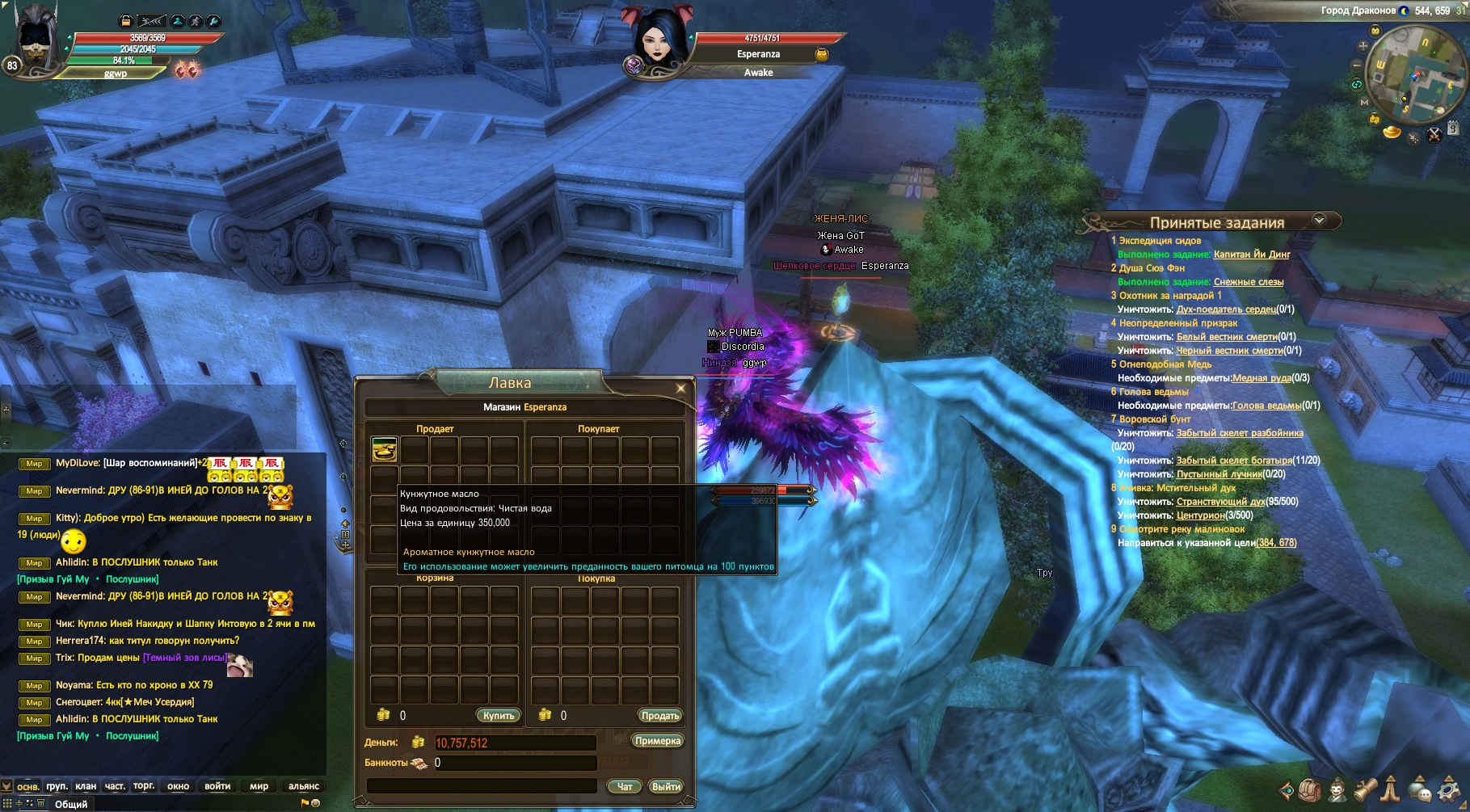Select Esperanza's target portrait
1470x812 pixels.
(x=658, y=40)
